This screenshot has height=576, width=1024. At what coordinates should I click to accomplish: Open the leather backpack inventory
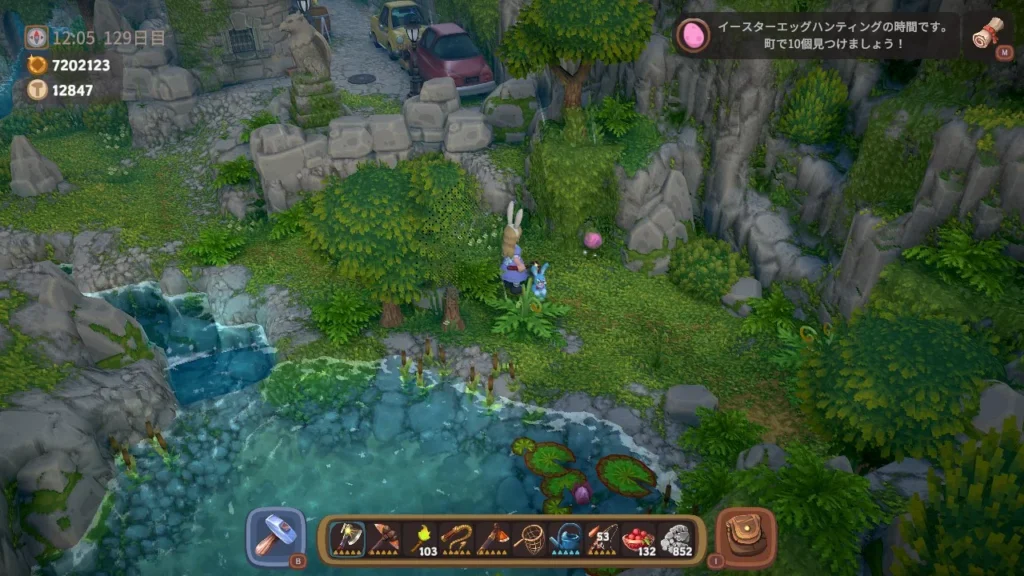tap(745, 537)
